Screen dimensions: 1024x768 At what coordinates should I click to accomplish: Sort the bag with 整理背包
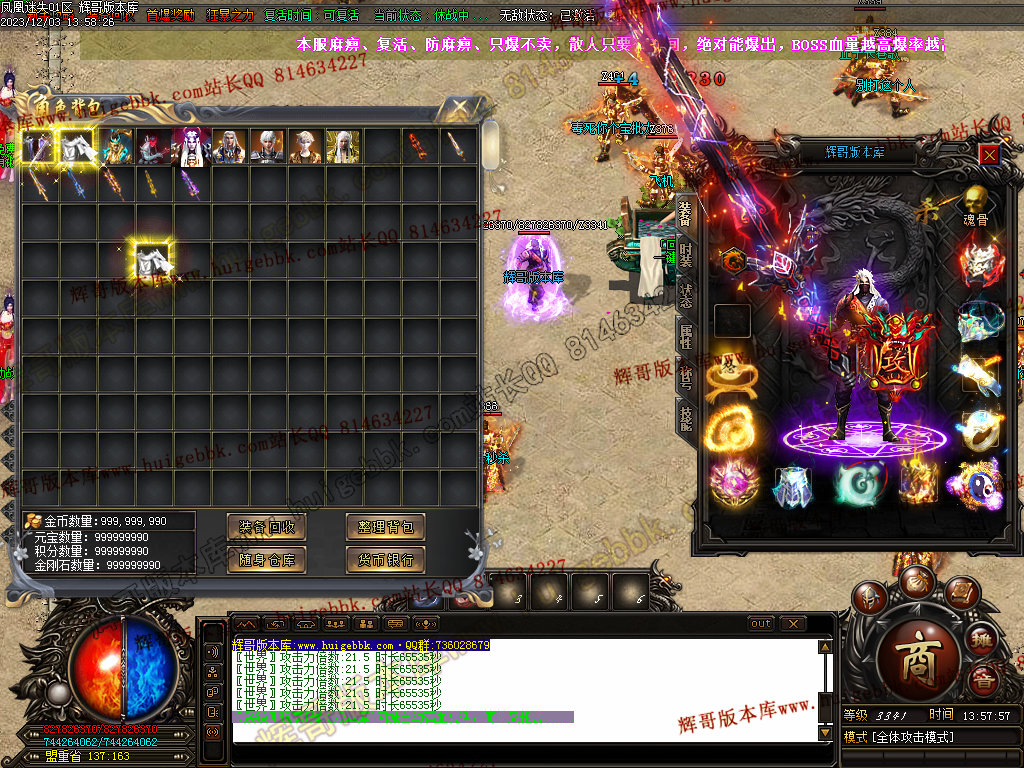[386, 527]
